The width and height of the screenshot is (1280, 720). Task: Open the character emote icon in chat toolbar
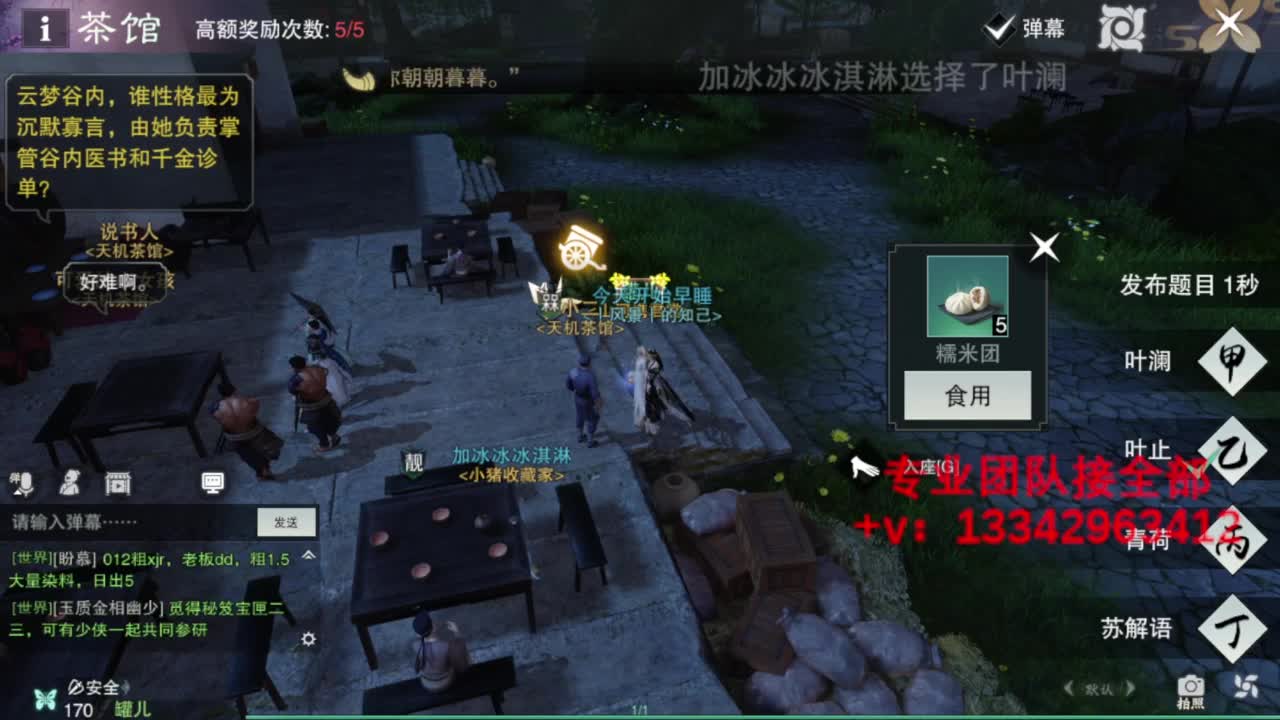click(68, 482)
